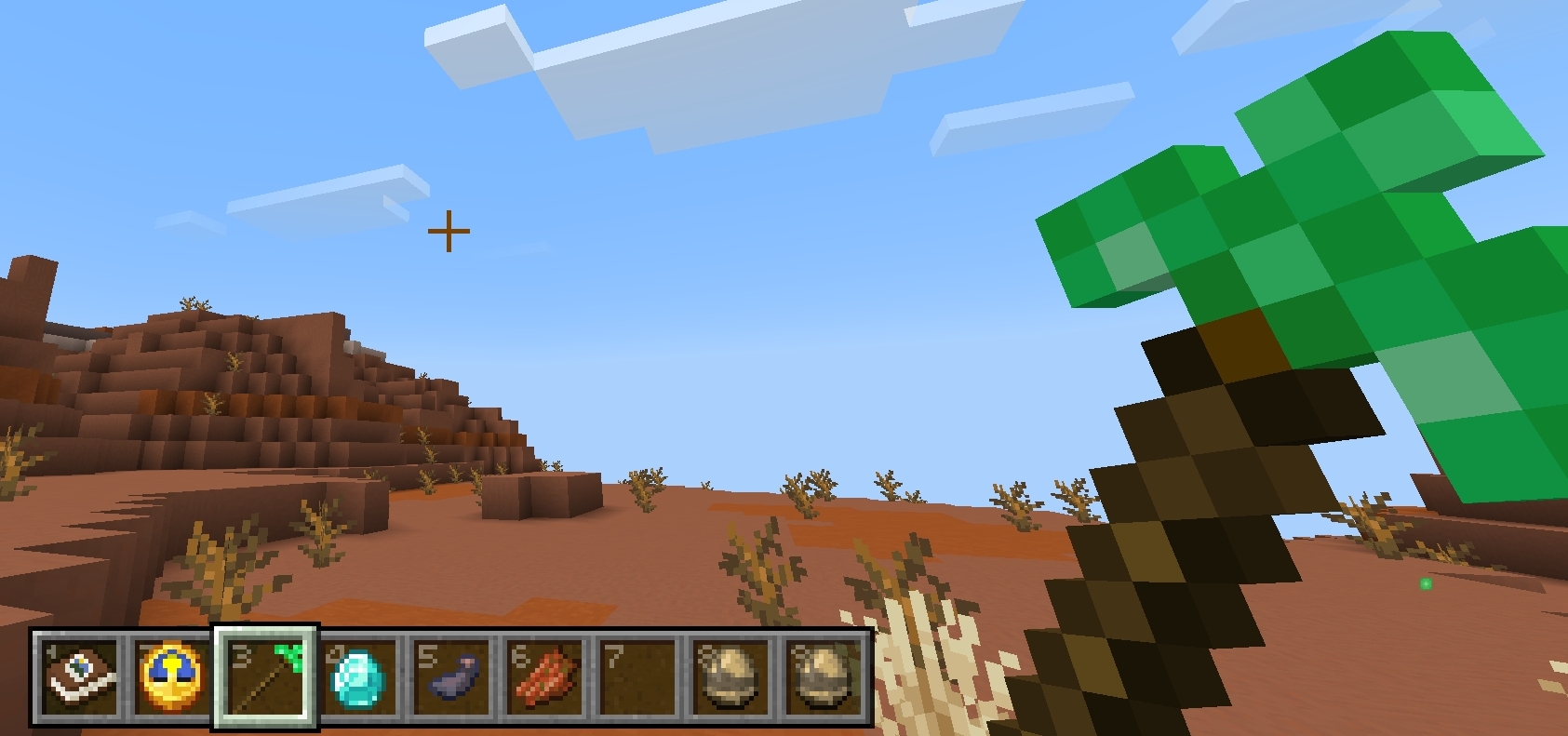Click the selected plant staff in slot 3

[266, 681]
